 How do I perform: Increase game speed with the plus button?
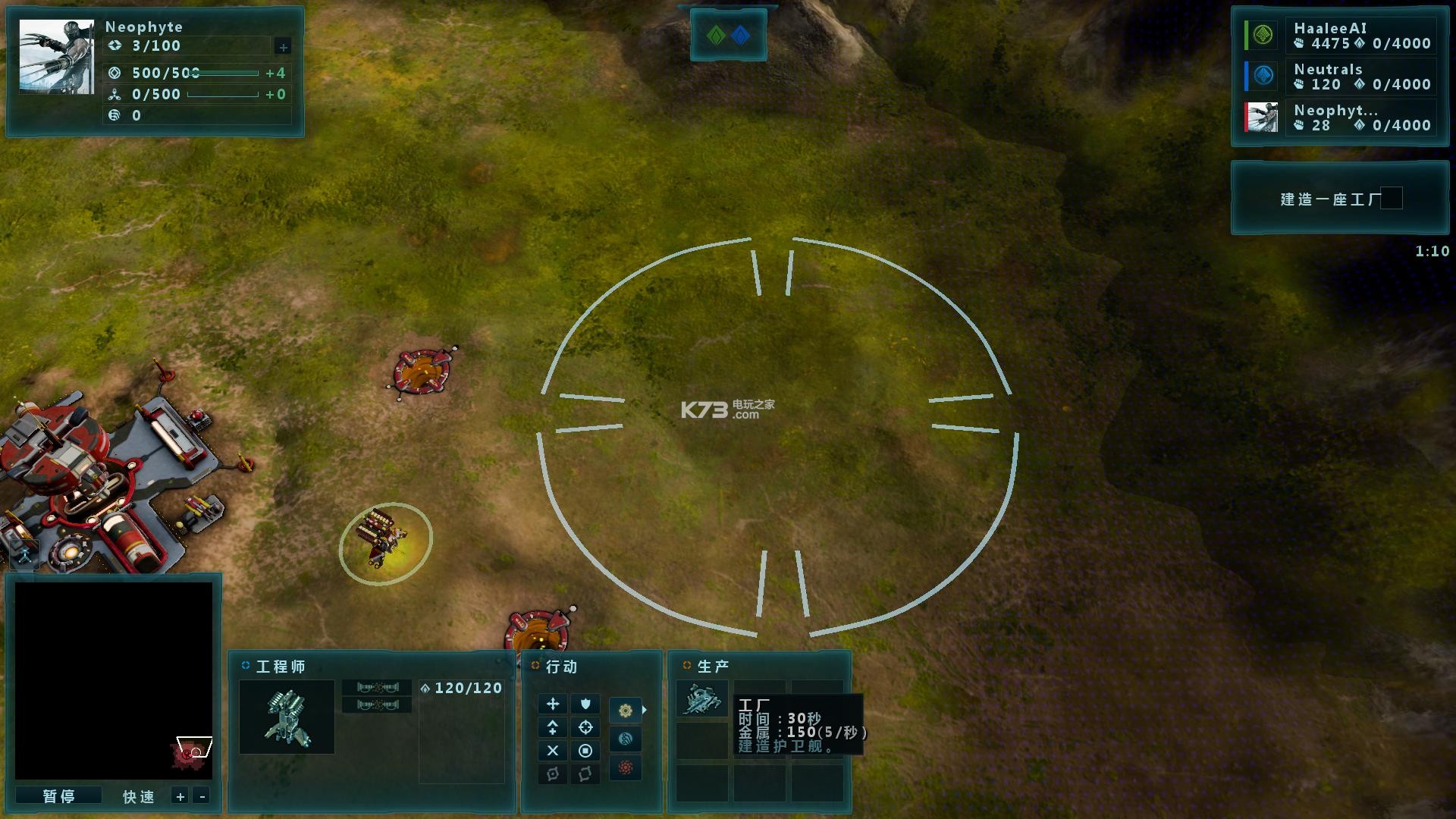180,796
